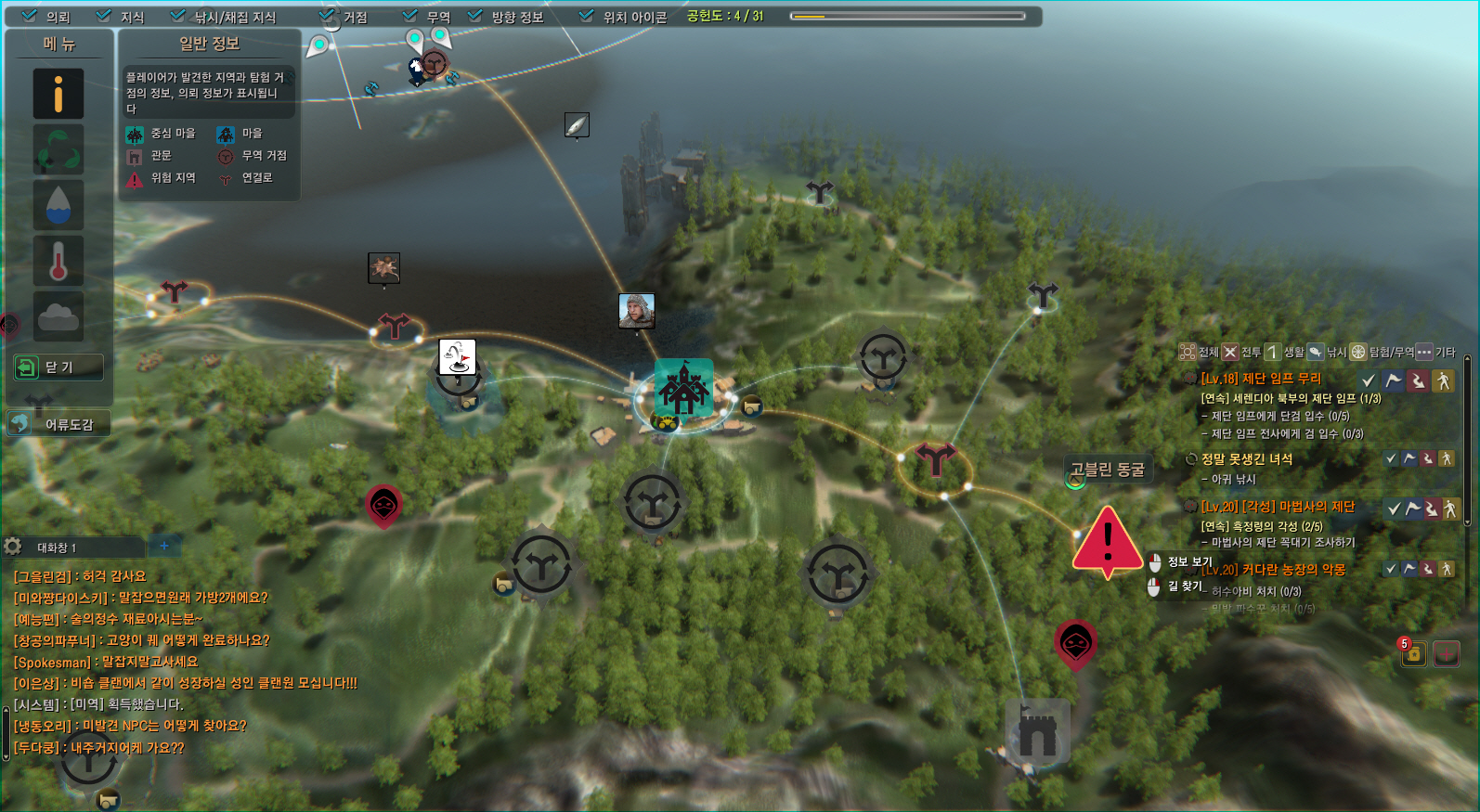Toggle the 무역 checkbox
This screenshot has width=1480, height=812.
[x=410, y=16]
